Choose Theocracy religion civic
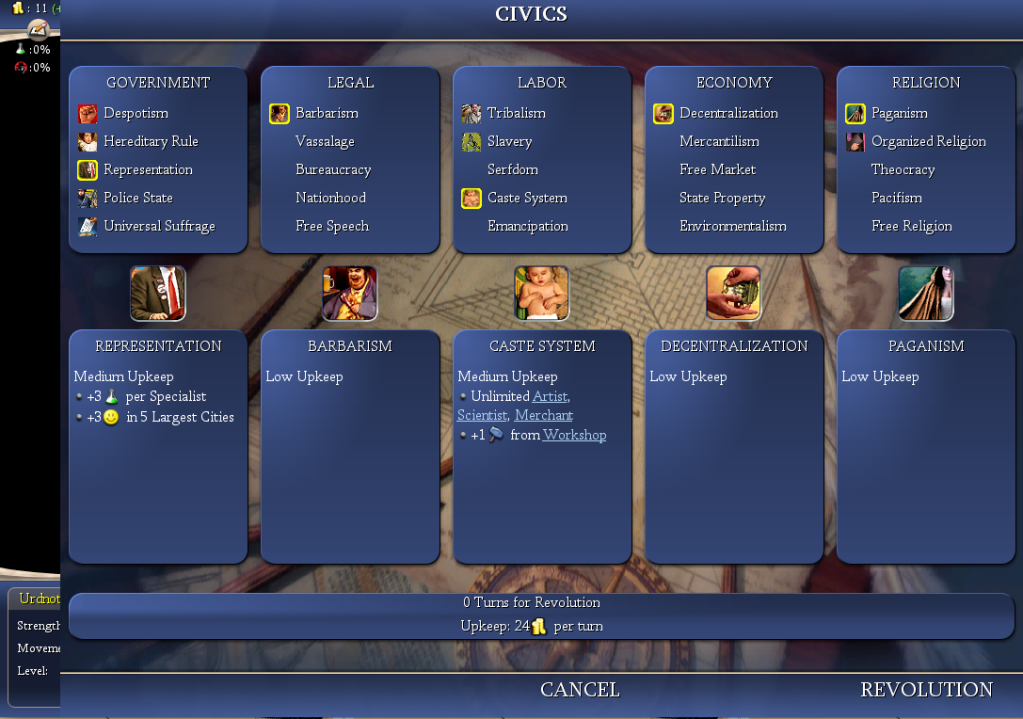This screenshot has width=1023, height=719. [902, 170]
